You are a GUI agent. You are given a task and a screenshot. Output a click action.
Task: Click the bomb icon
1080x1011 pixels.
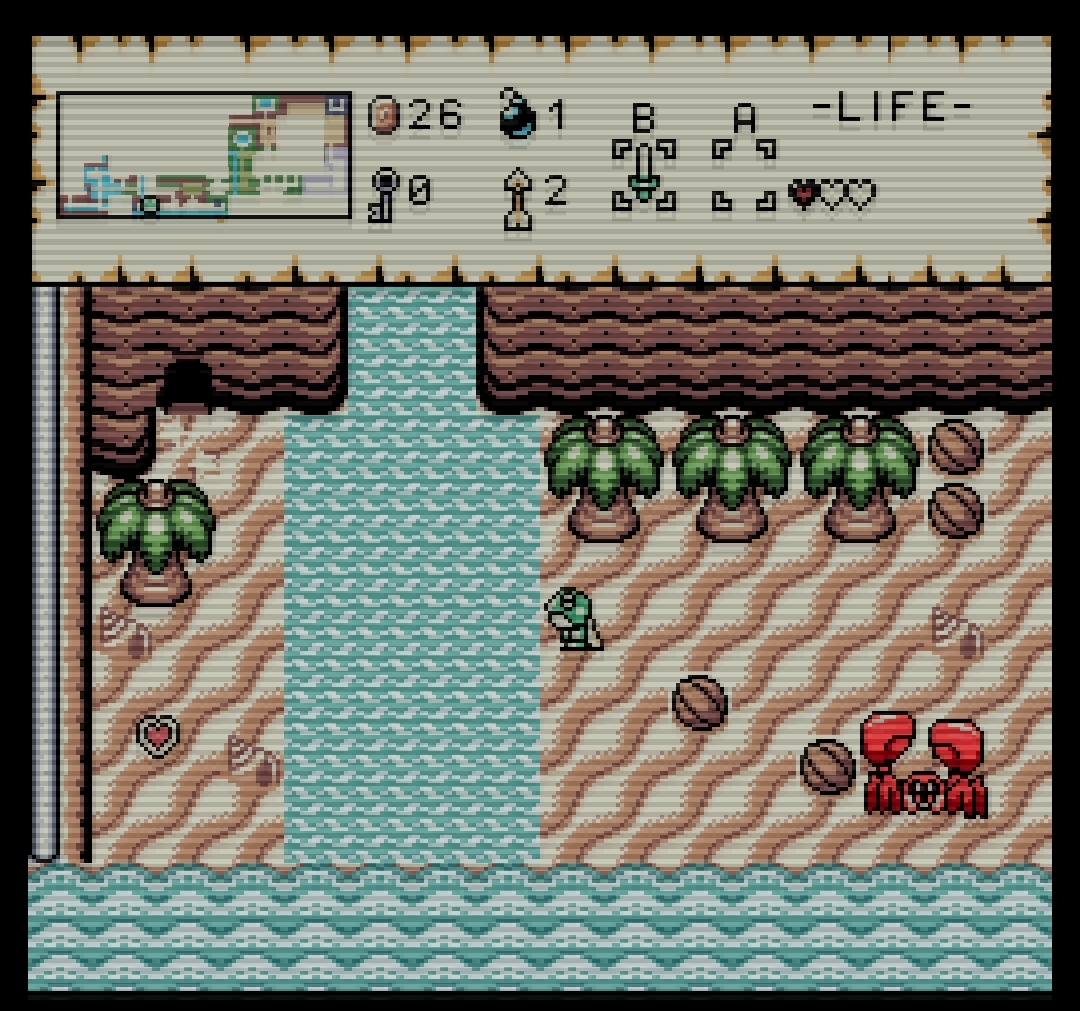(x=517, y=113)
